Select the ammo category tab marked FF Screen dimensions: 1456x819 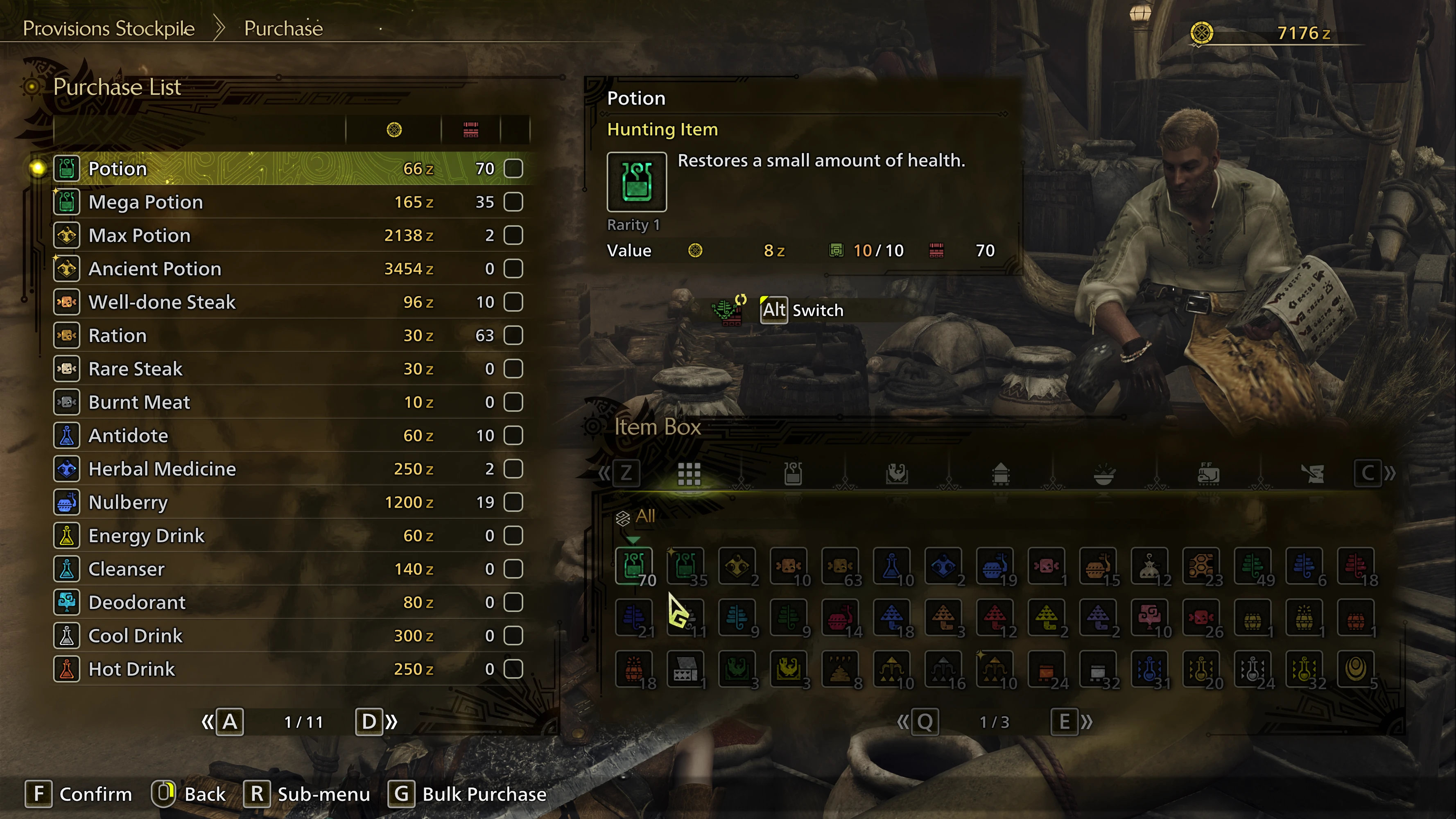[x=1209, y=474]
